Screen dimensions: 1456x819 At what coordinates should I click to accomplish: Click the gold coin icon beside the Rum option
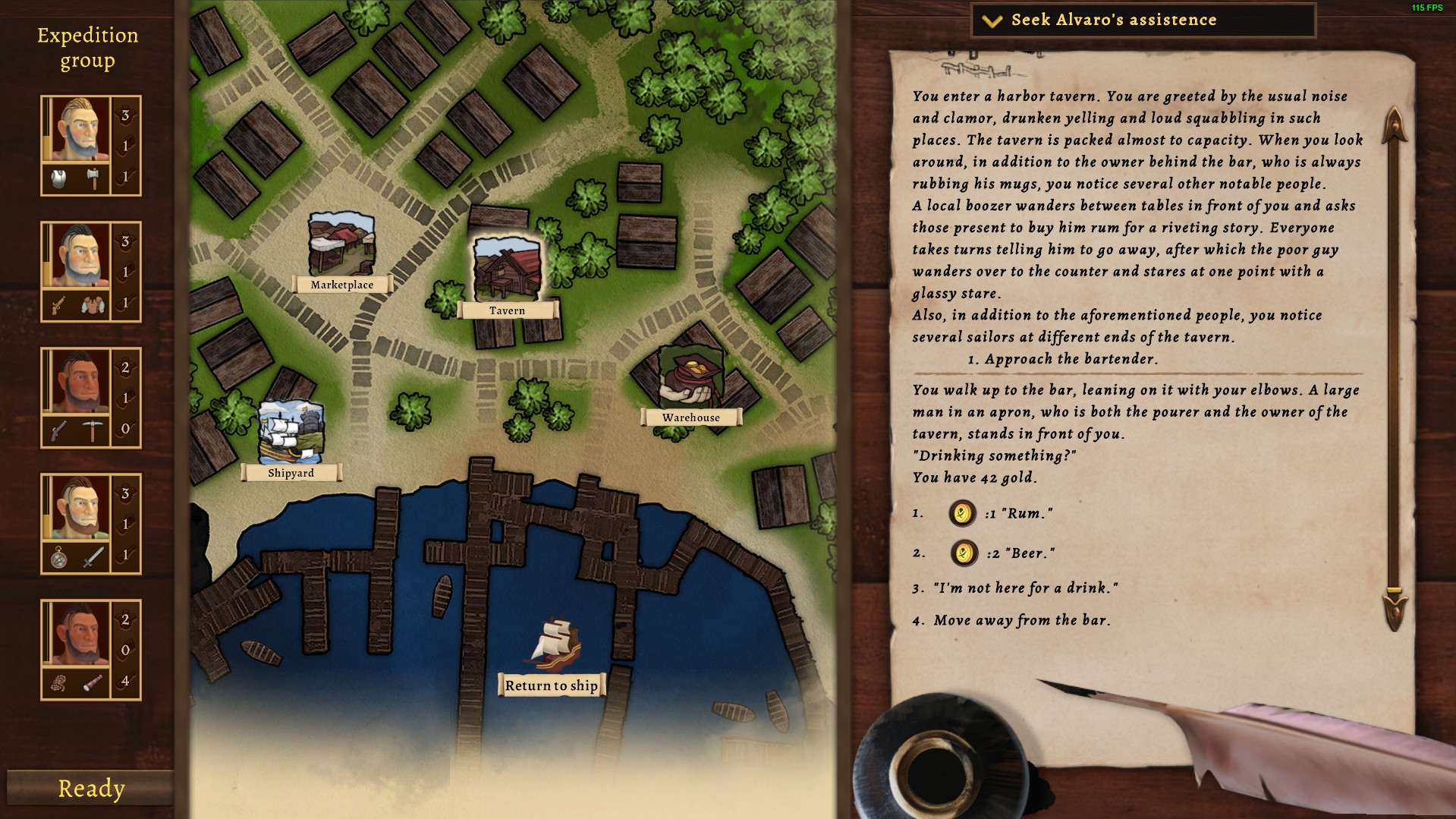[x=961, y=513]
